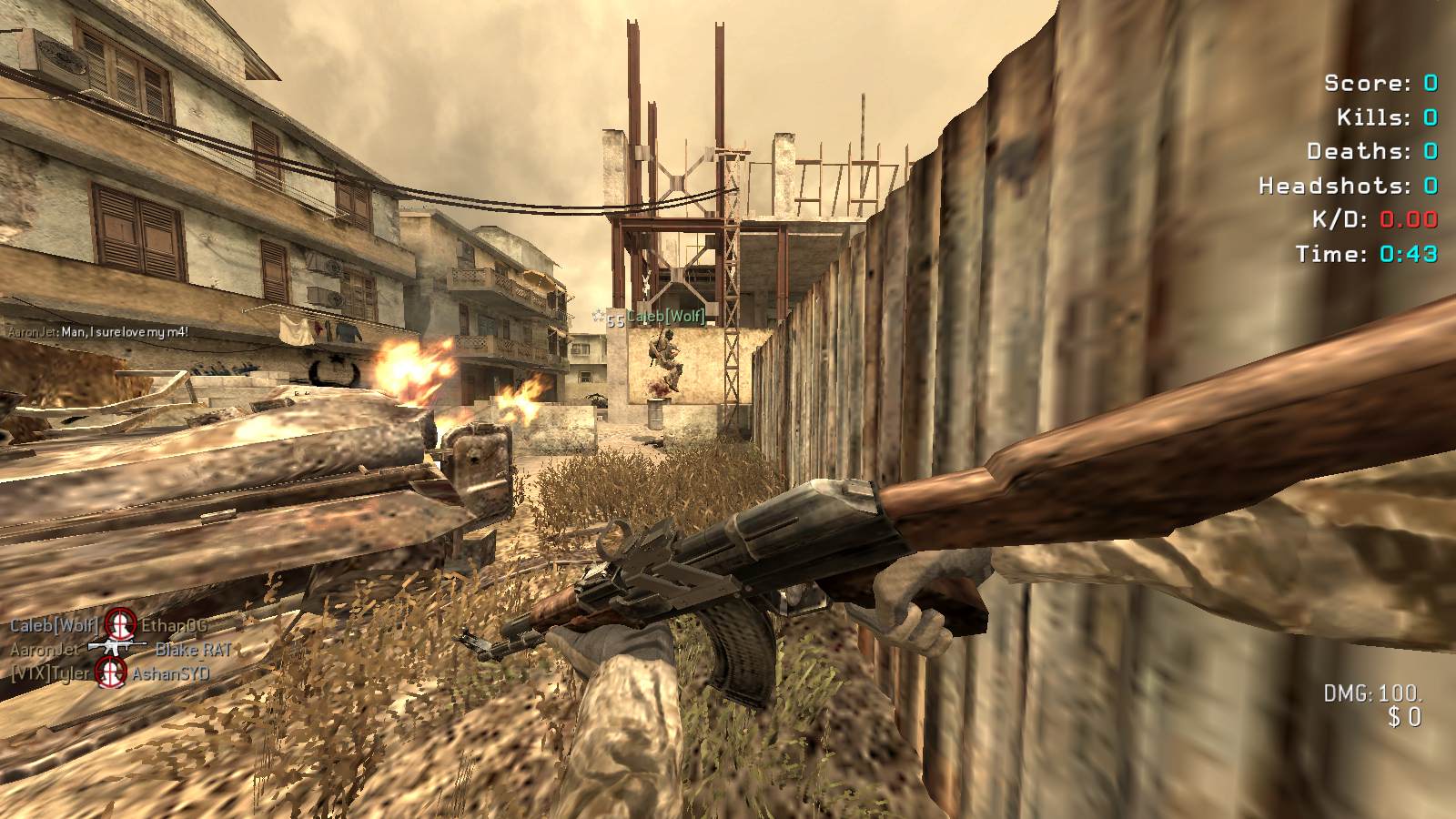The height and width of the screenshot is (819, 1456).
Task: Click the Caleb[Wolf] name tag over the player
Action: pyautogui.click(x=665, y=316)
